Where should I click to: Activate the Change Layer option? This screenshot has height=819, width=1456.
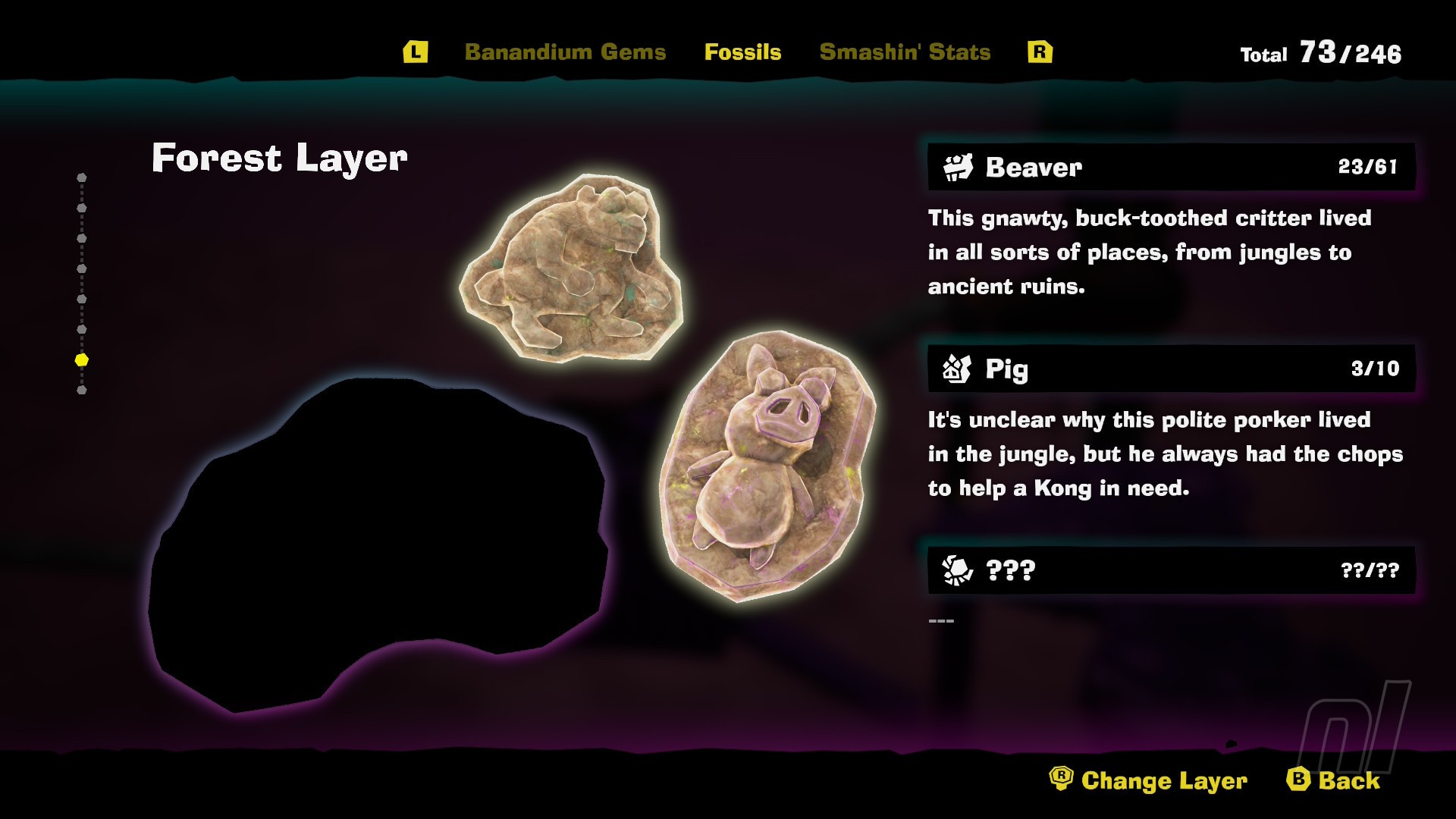point(1149,780)
